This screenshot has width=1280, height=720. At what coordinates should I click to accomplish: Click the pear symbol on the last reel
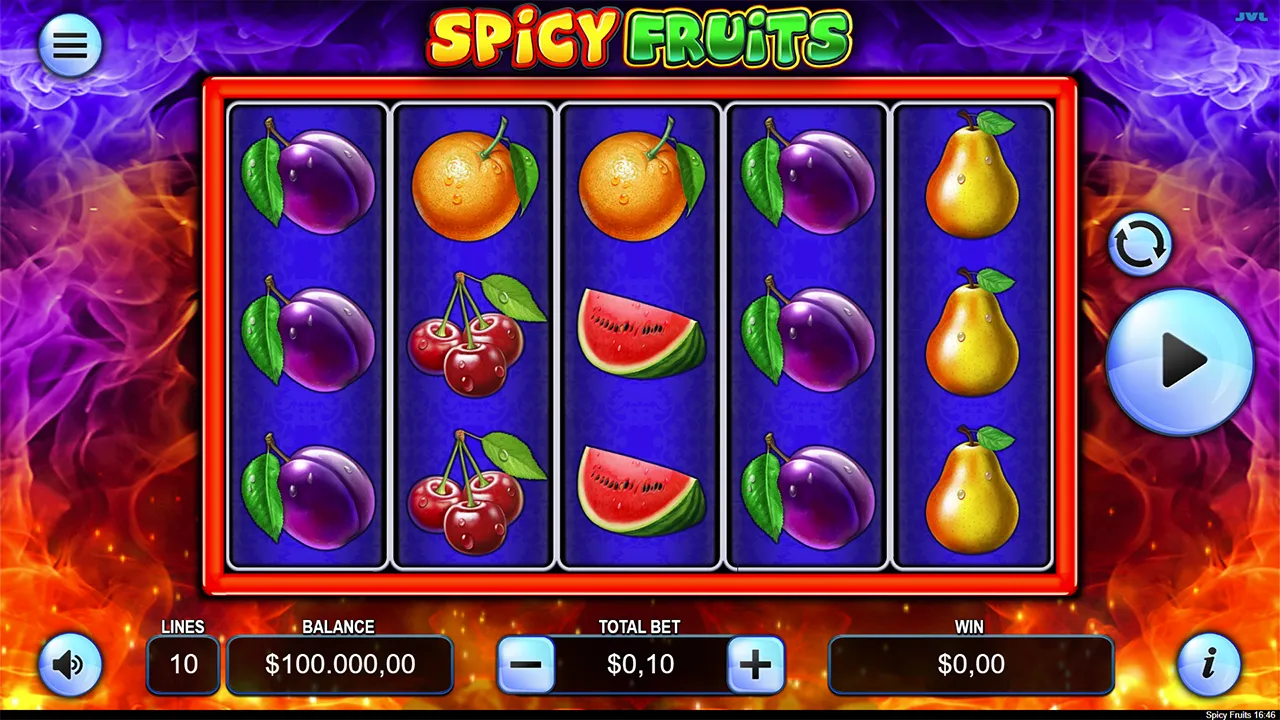(971, 178)
